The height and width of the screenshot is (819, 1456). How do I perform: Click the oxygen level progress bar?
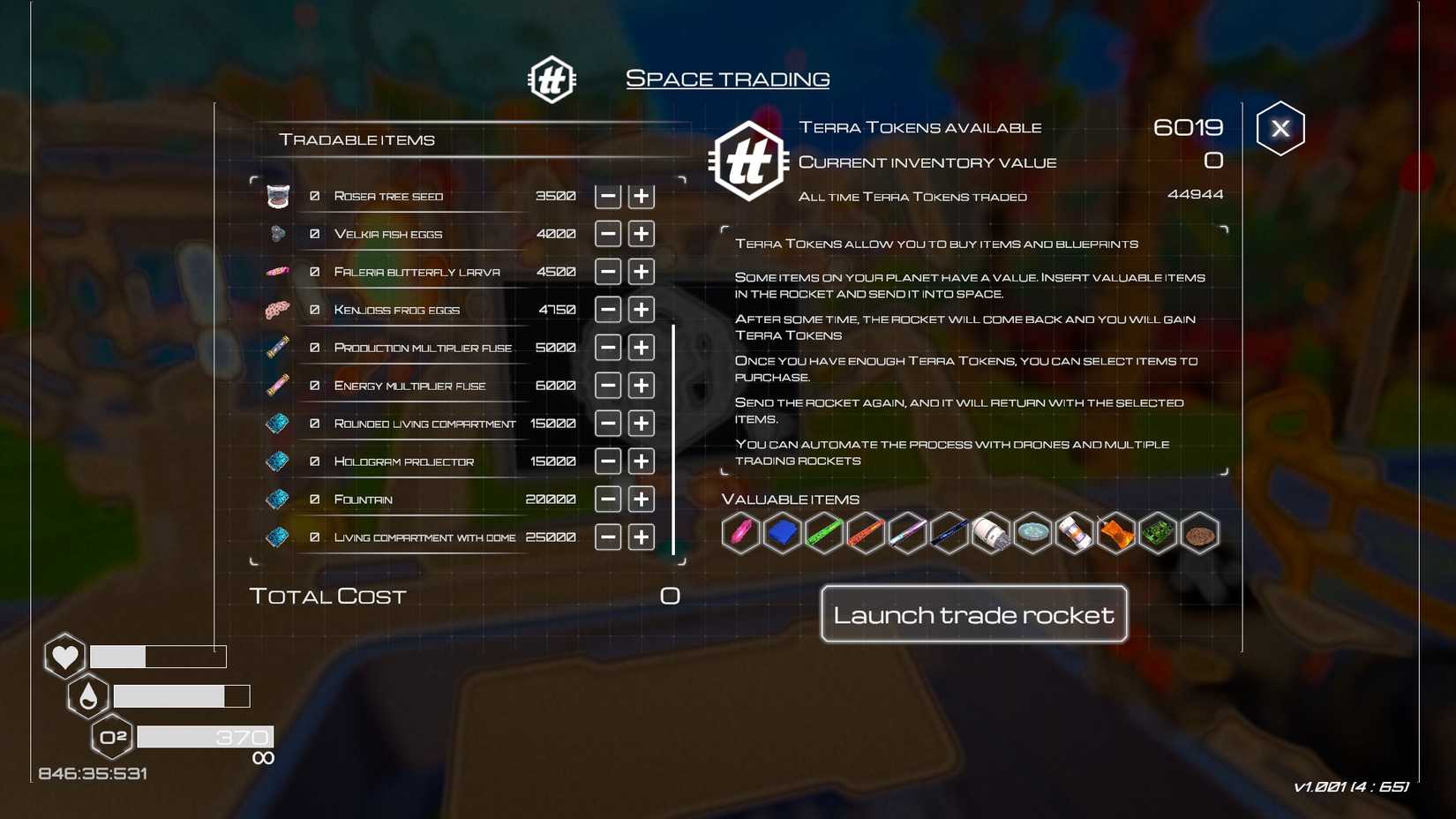pos(205,736)
